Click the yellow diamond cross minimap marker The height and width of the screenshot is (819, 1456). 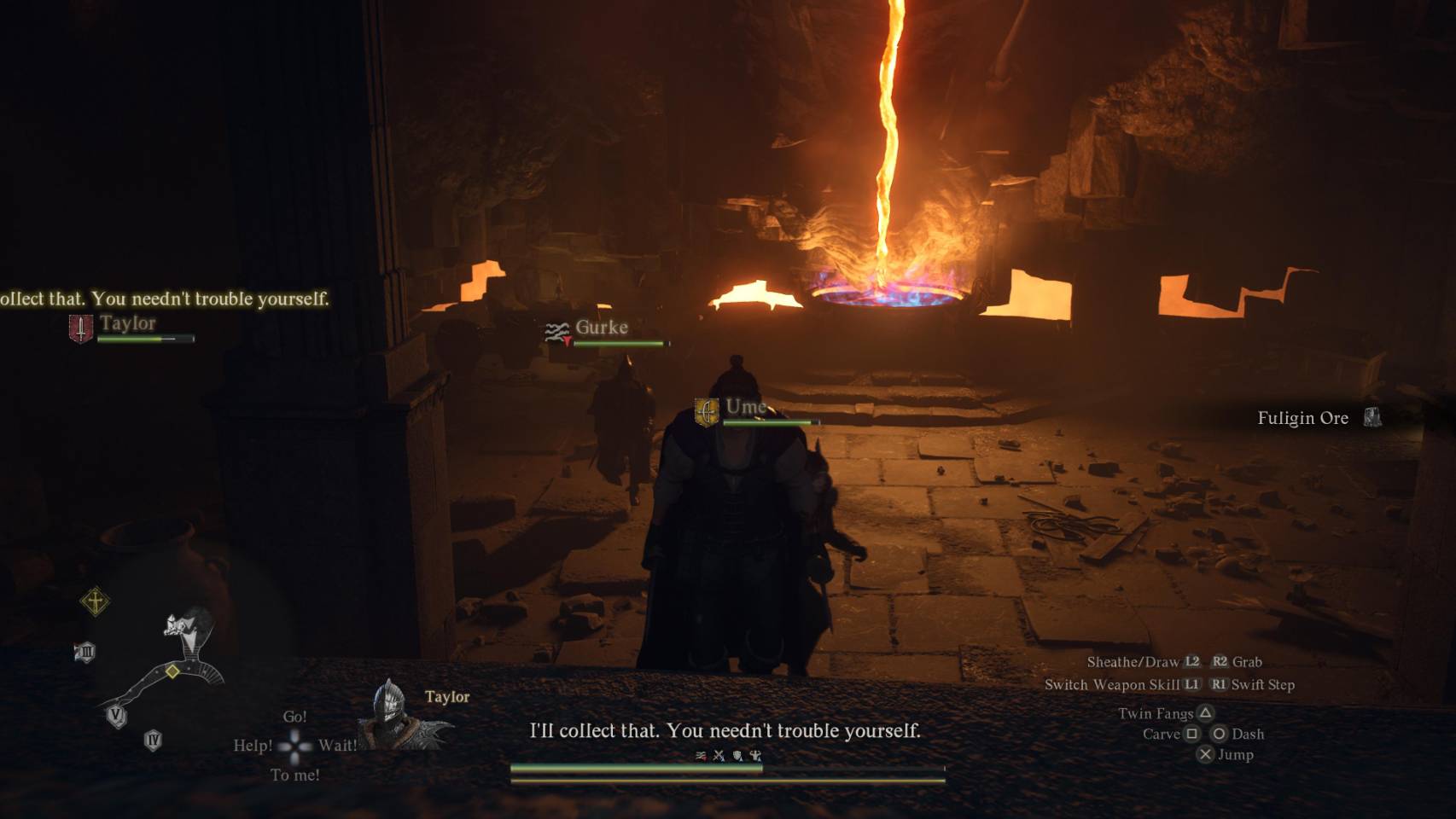coord(95,601)
